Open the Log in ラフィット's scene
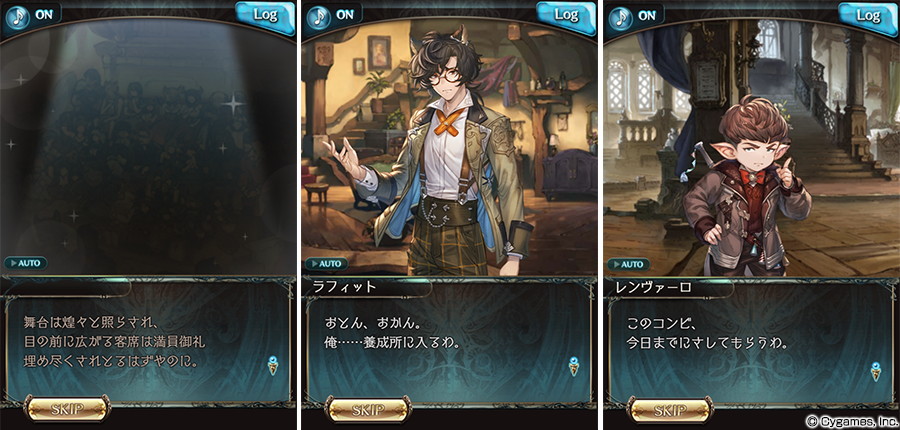The height and width of the screenshot is (430, 900). pyautogui.click(x=567, y=15)
